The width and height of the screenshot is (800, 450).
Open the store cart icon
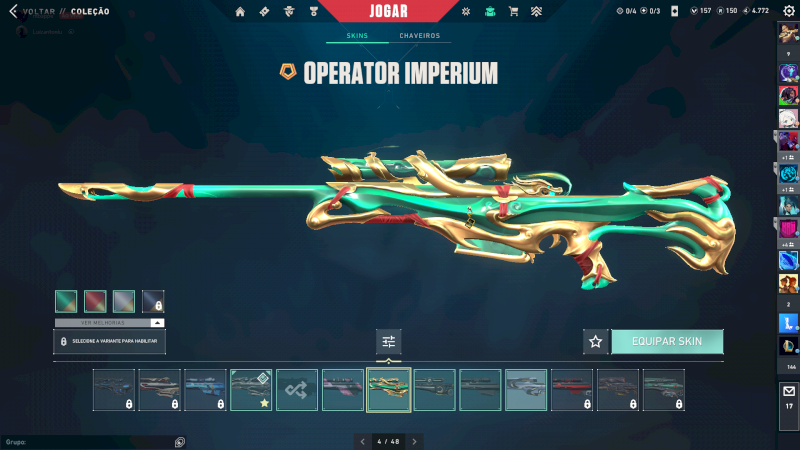tap(513, 12)
